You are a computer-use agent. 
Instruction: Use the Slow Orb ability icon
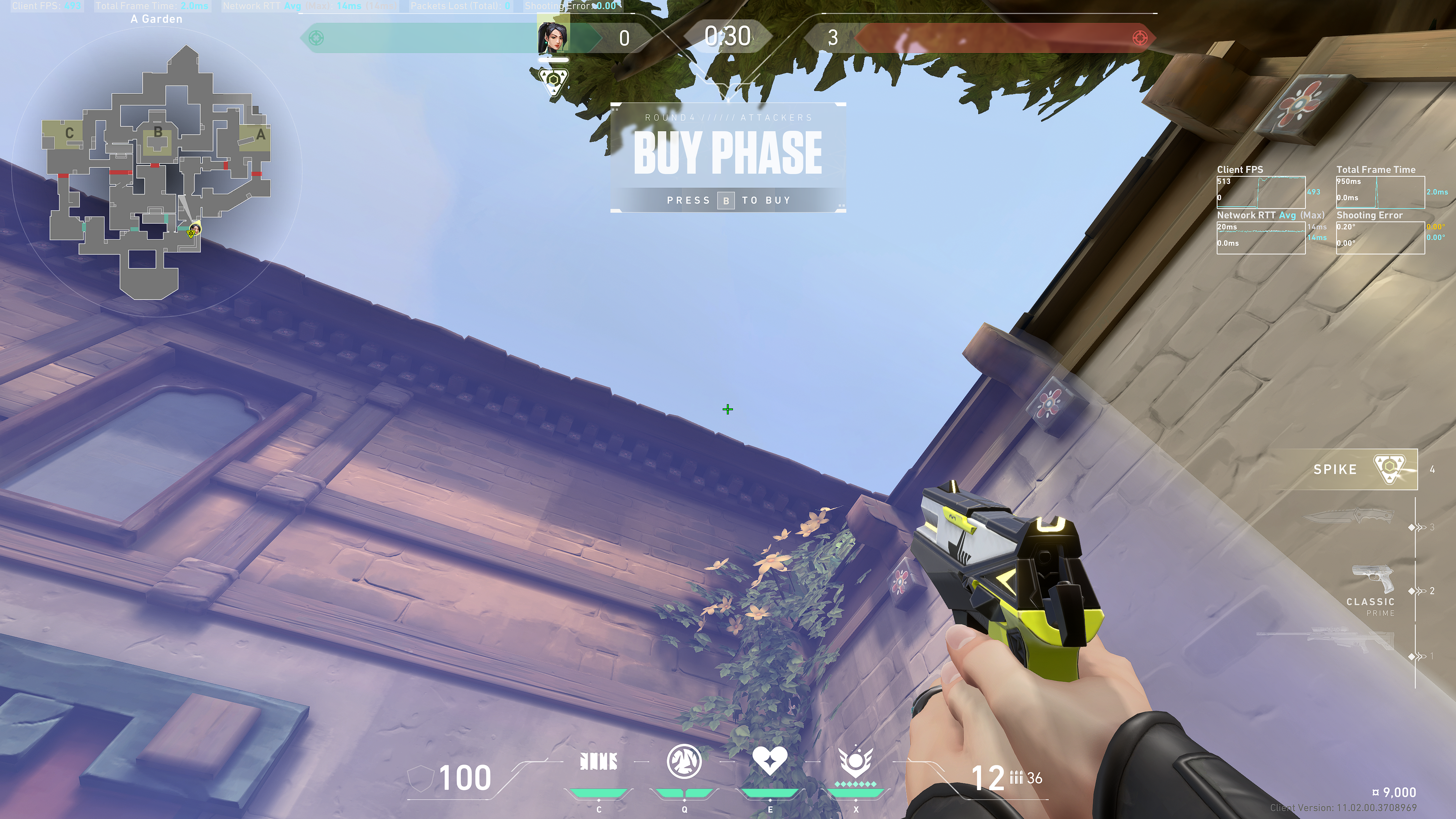pyautogui.click(x=684, y=761)
